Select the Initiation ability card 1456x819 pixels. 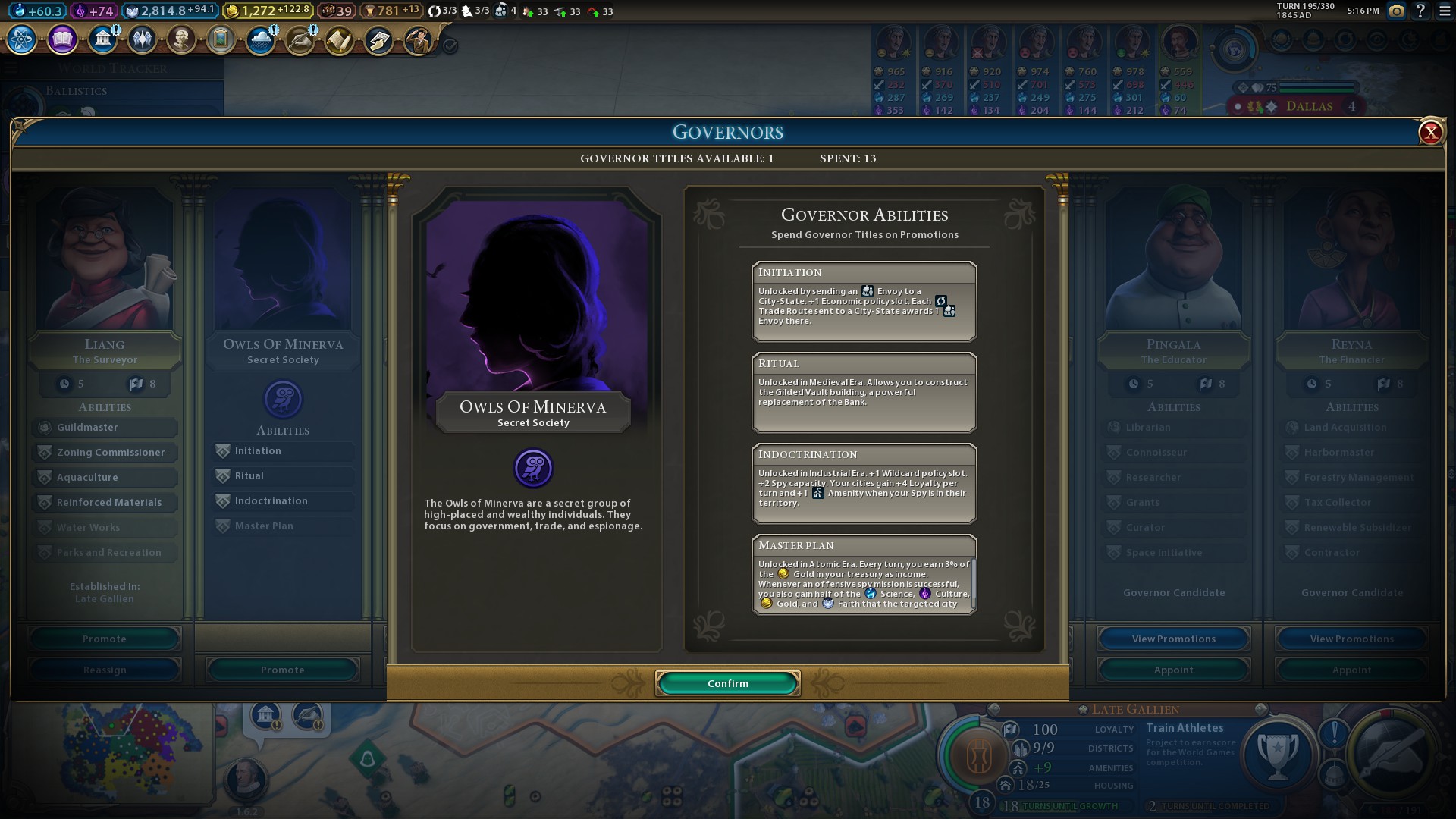[x=864, y=302]
